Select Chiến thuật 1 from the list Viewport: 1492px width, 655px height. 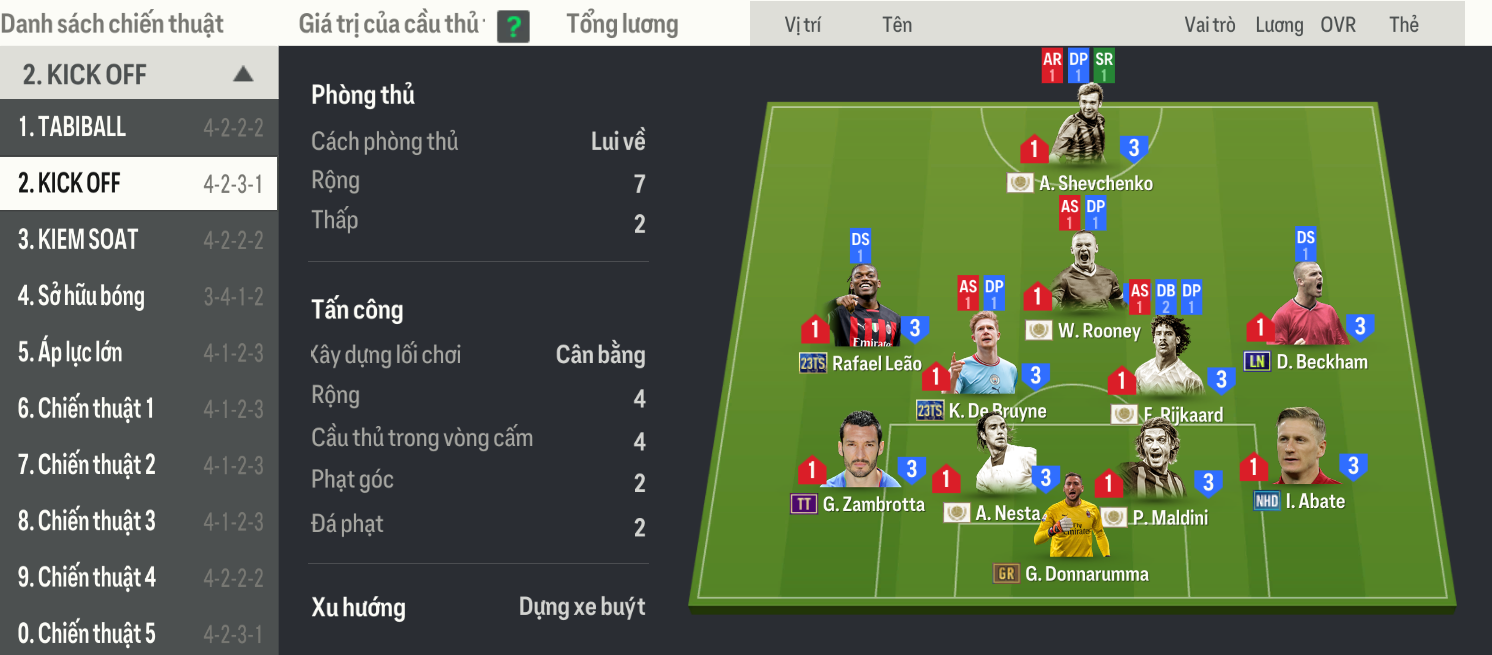click(138, 409)
